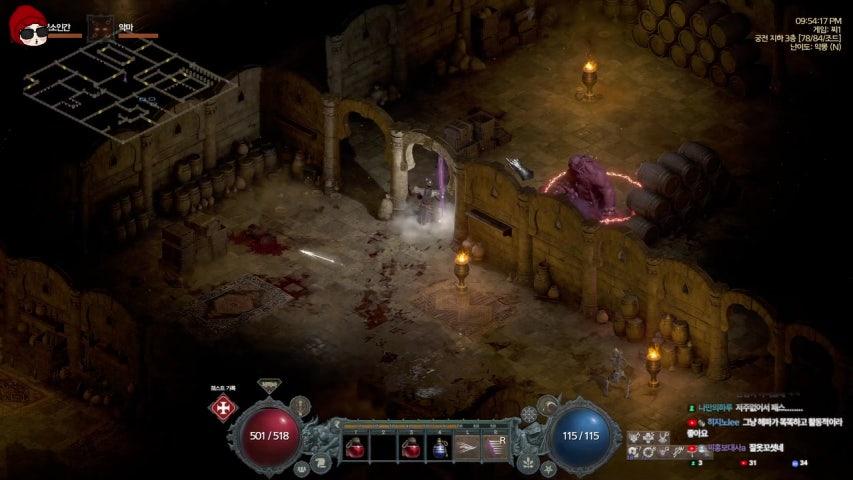The image size is (853, 480).
Task: Click the scroll button below the health orb
Action: (323, 461)
